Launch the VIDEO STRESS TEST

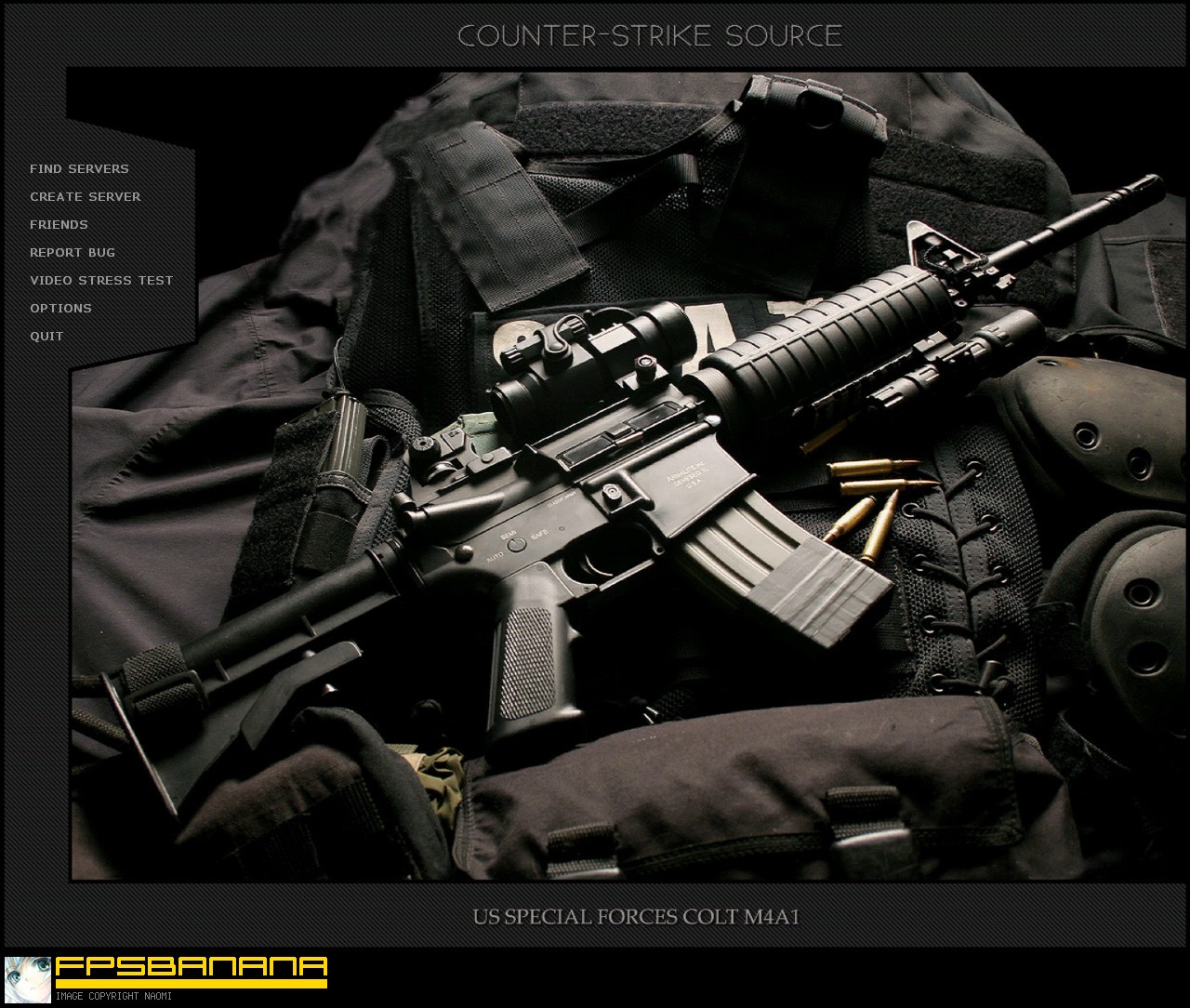pyautogui.click(x=101, y=280)
